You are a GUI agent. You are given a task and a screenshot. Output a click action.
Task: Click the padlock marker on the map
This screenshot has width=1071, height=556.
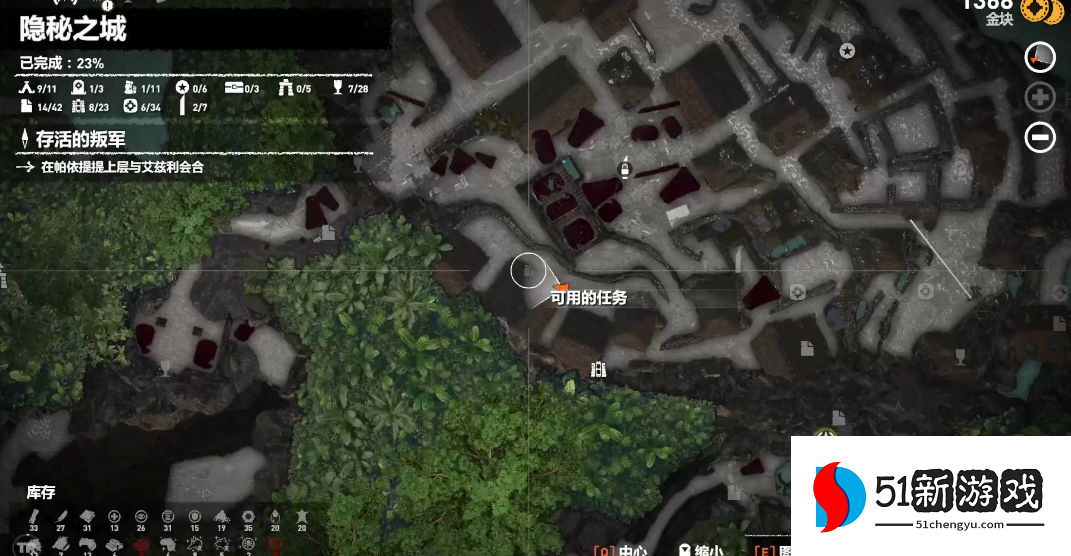[625, 169]
